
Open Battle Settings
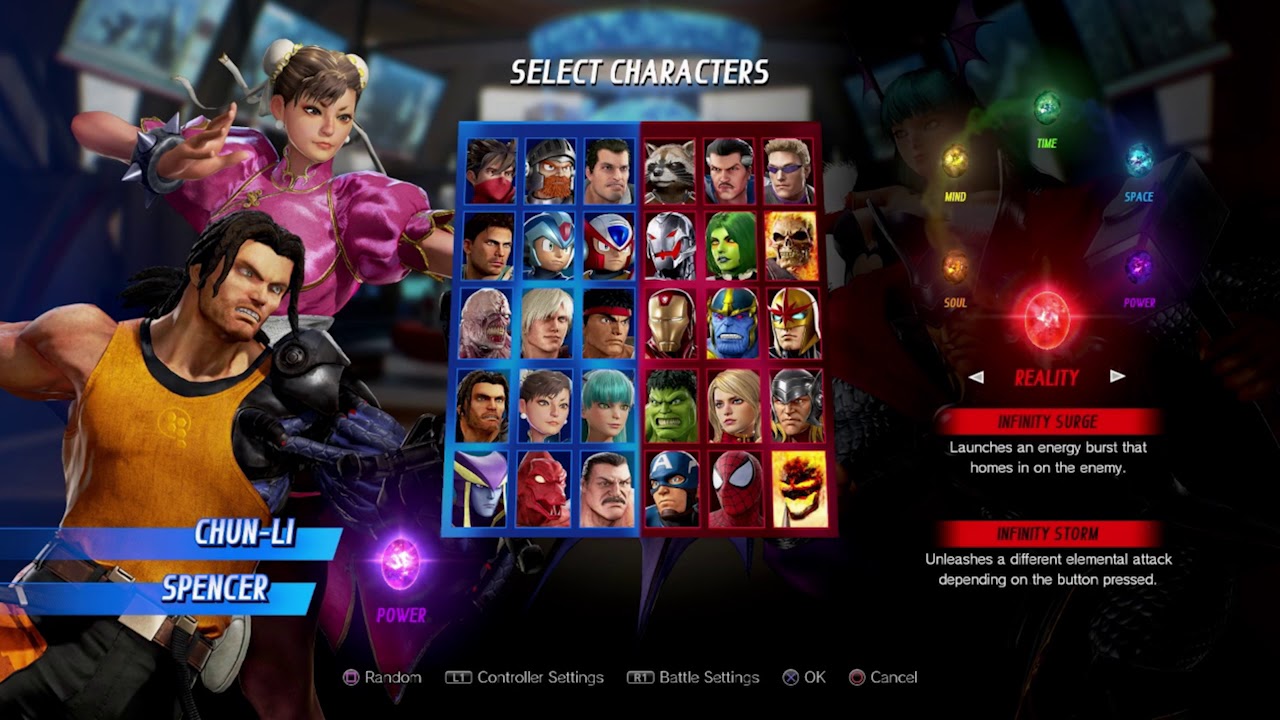[x=692, y=677]
